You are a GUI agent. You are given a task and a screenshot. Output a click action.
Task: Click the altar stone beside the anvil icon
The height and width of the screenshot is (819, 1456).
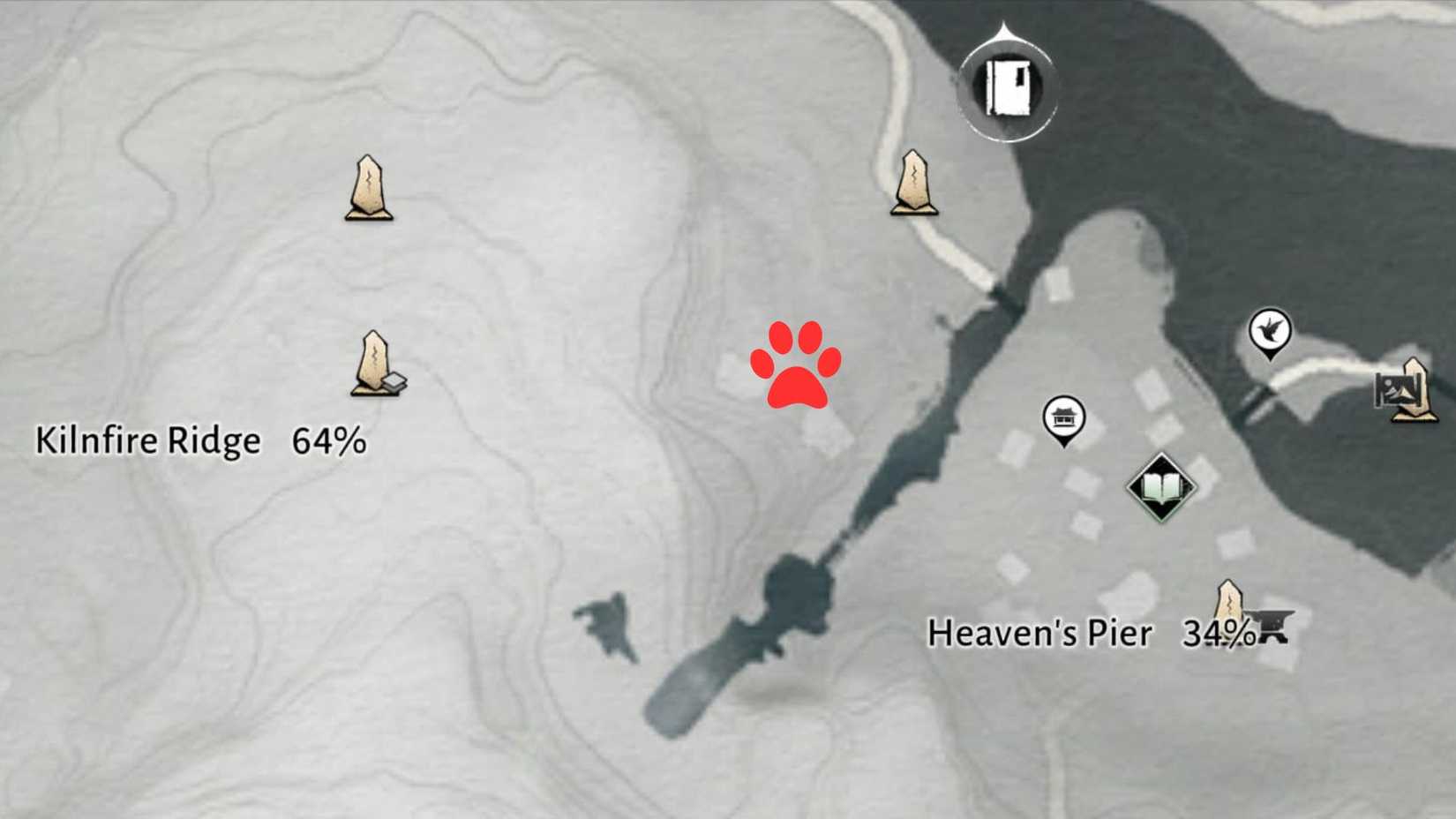pos(1228,600)
